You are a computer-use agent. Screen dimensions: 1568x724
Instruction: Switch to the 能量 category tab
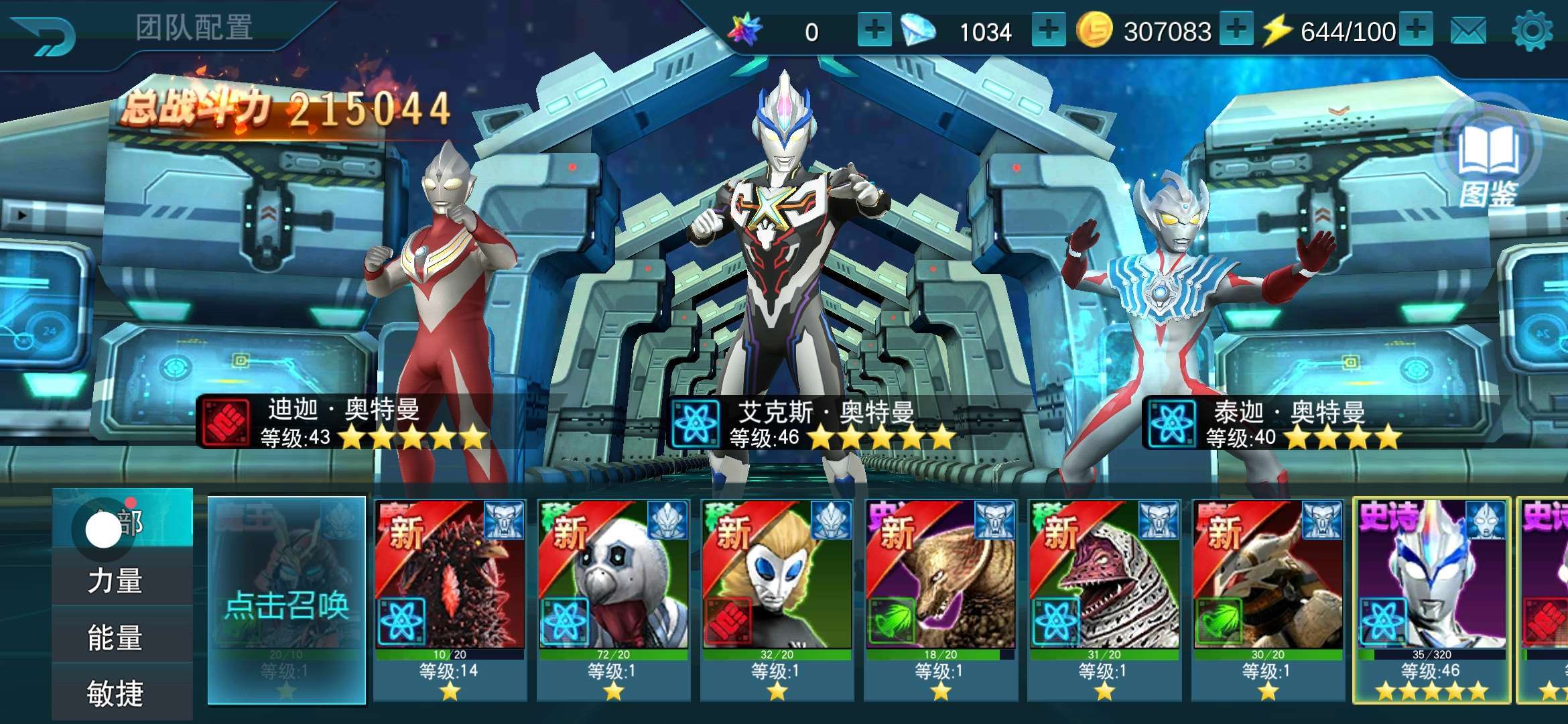click(x=115, y=638)
